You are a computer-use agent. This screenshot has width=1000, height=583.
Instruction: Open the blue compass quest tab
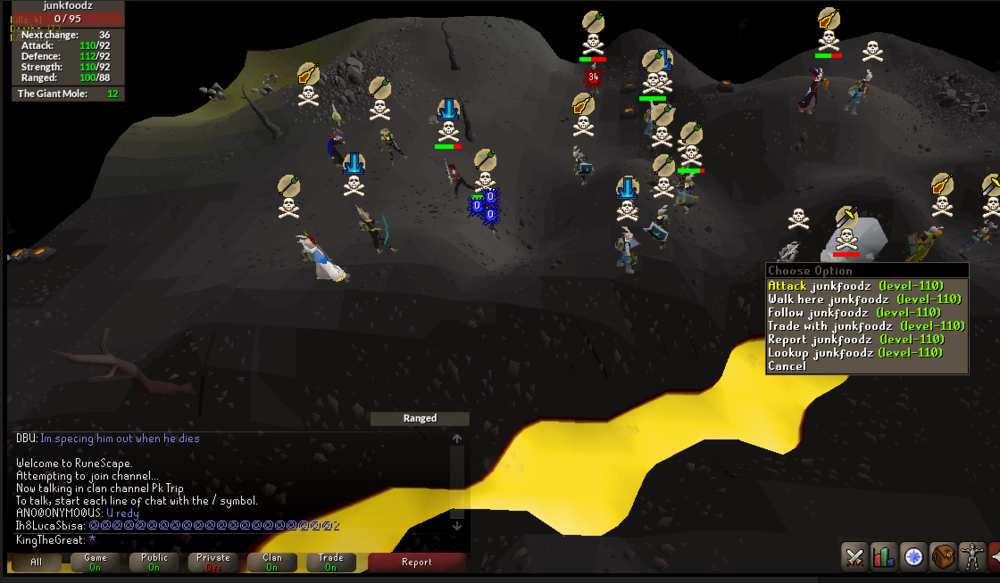point(912,556)
